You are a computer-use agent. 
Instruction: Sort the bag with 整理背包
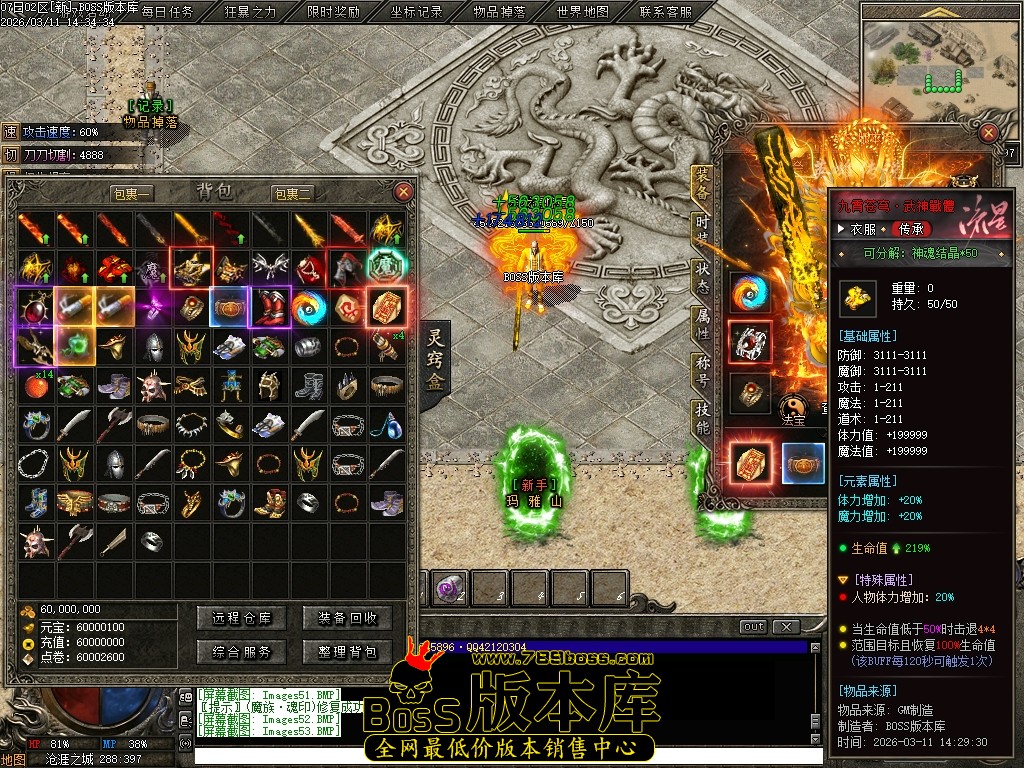tap(347, 652)
